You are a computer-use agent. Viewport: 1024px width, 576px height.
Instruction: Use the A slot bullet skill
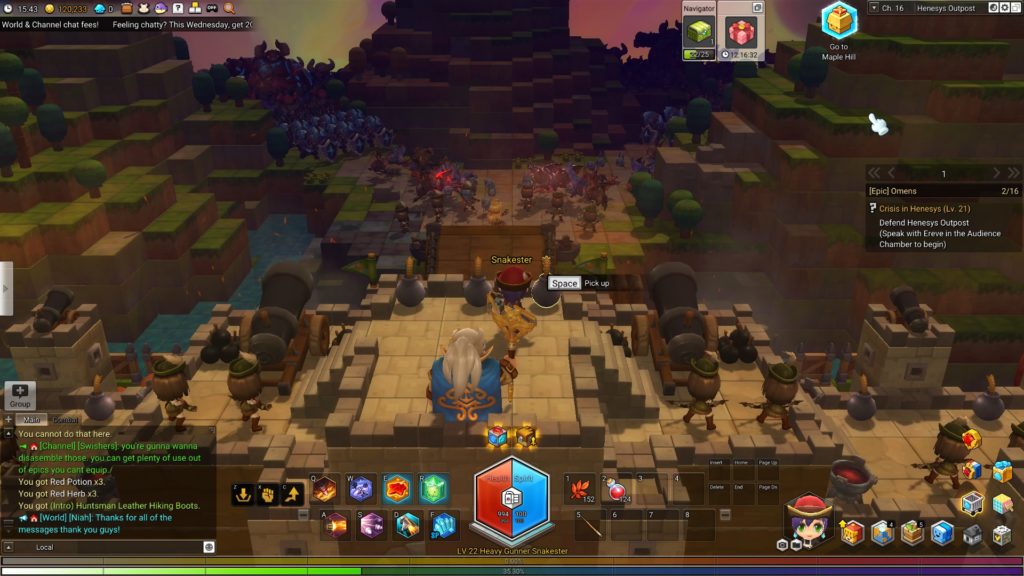[x=335, y=525]
